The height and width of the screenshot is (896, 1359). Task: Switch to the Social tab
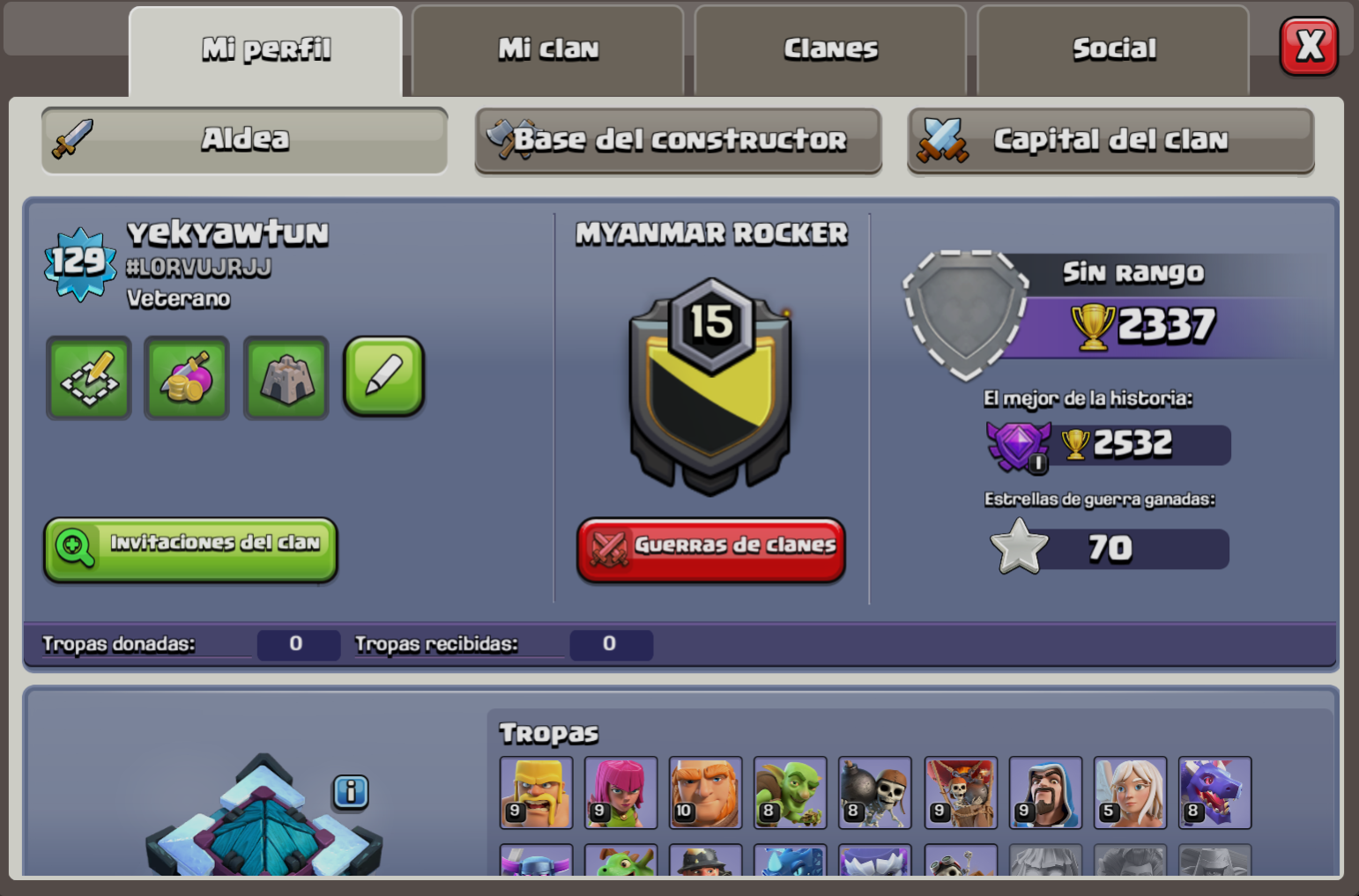click(x=1113, y=49)
